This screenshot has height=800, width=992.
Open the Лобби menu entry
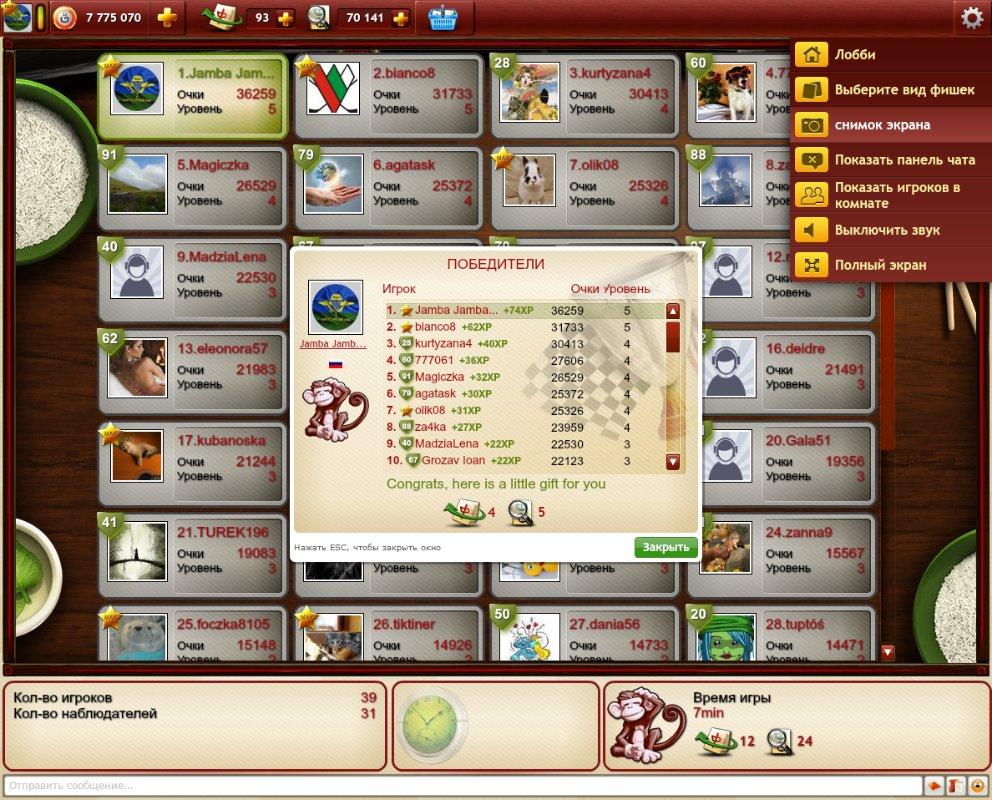[855, 55]
